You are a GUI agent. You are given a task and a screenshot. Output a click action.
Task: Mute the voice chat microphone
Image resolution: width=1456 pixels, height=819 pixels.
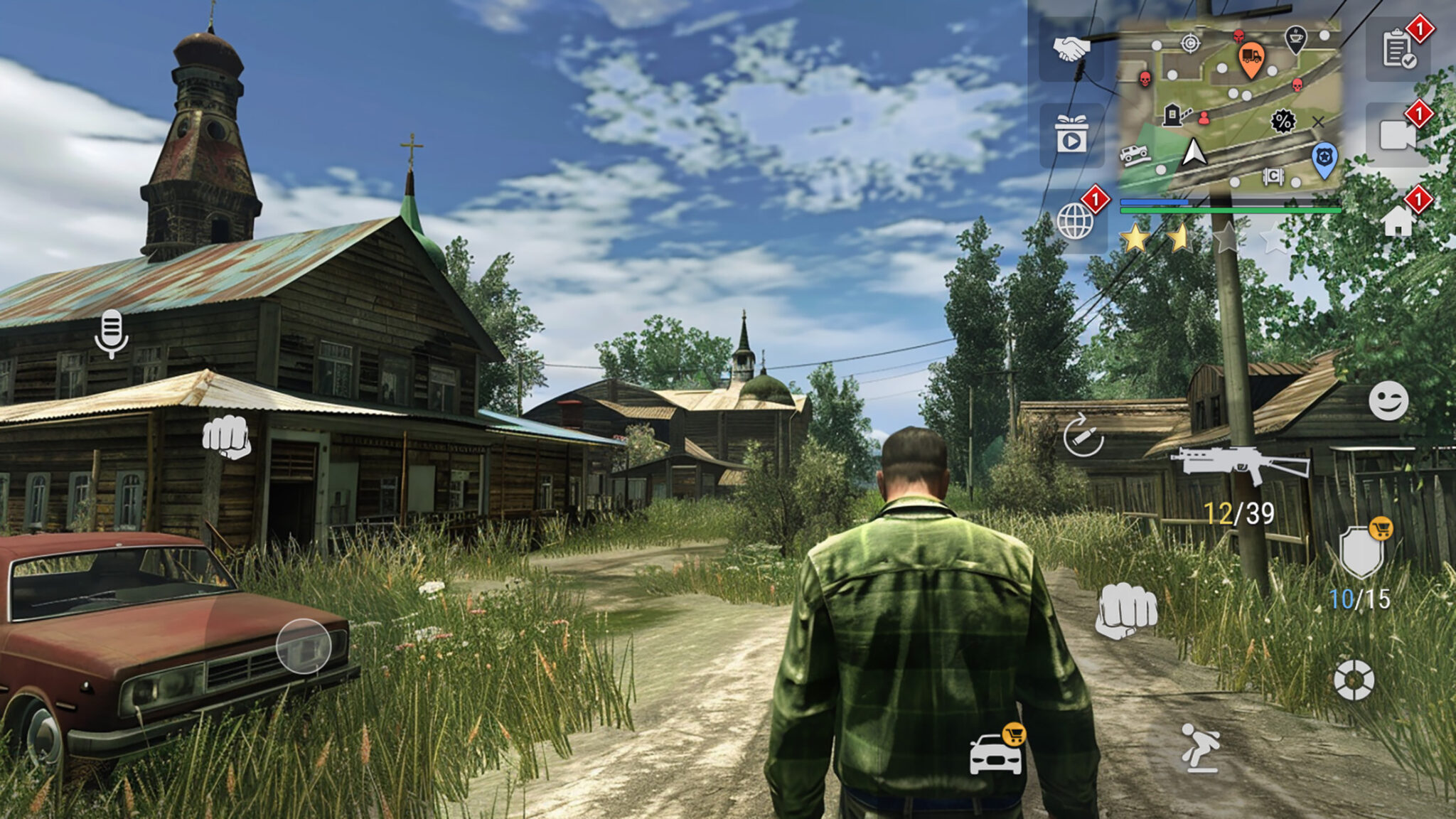tap(110, 331)
